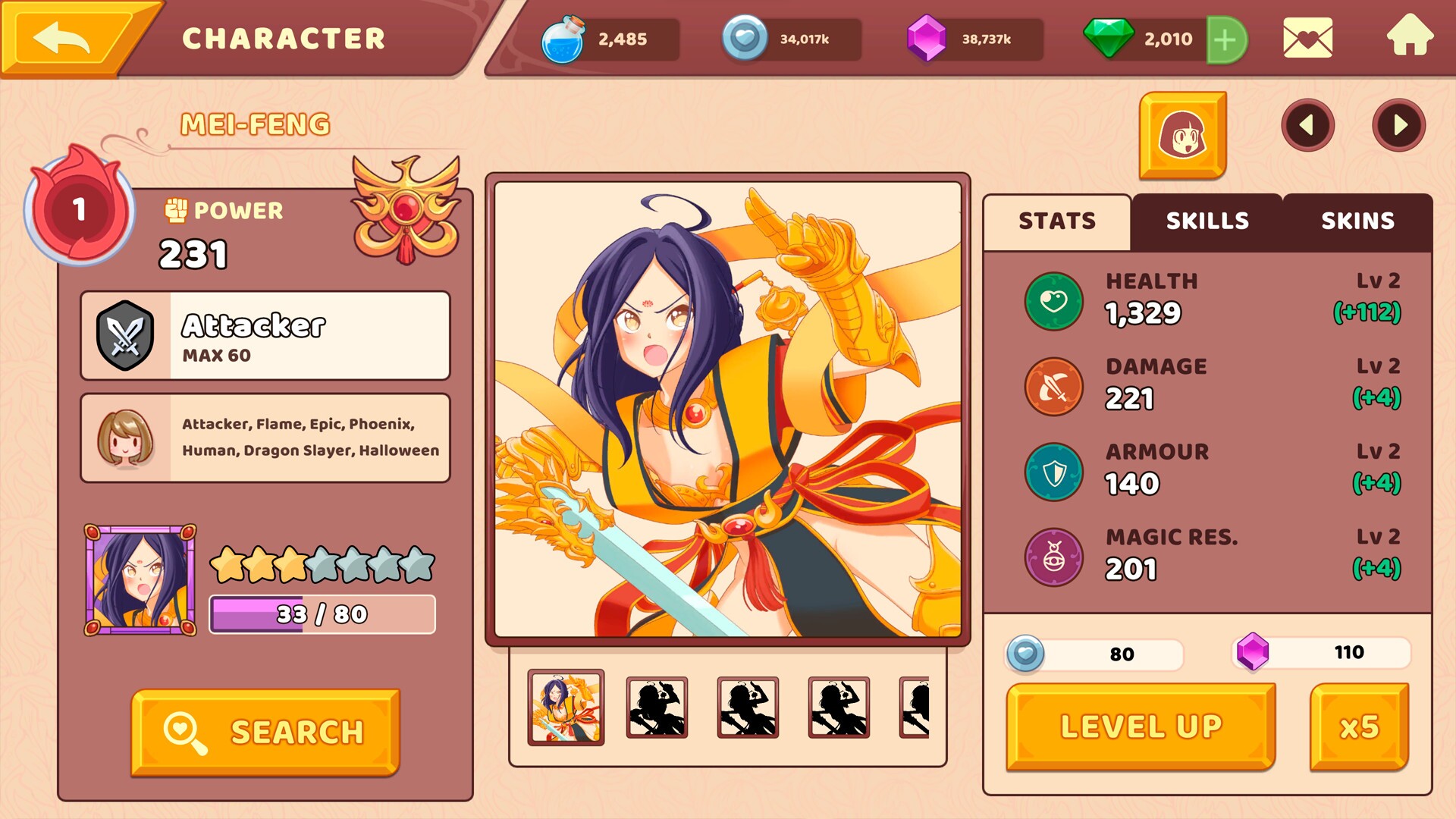Select the Damage stat swords icon
This screenshot has width=1456, height=819.
point(1053,386)
